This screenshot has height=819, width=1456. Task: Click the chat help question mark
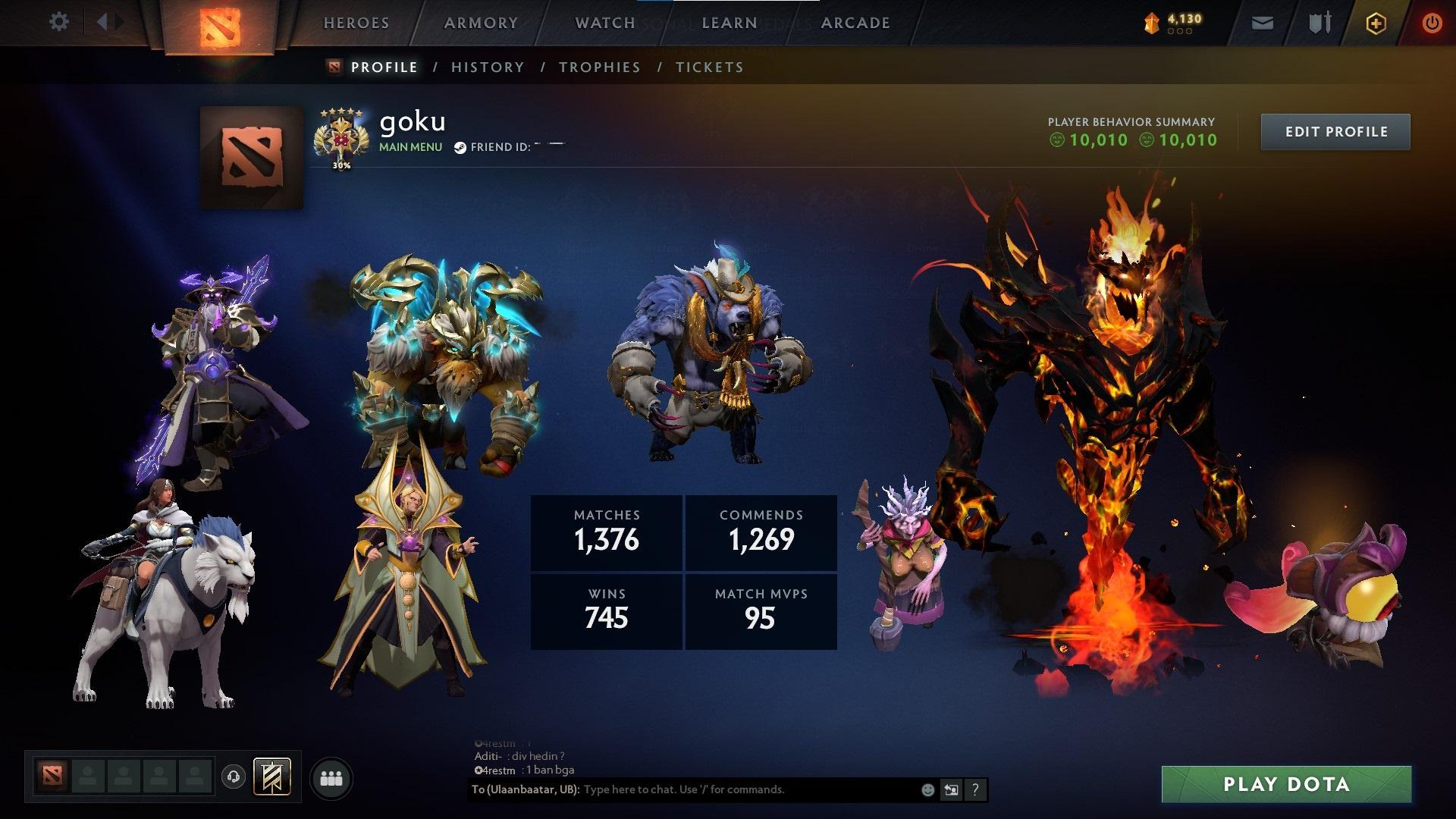point(975,789)
